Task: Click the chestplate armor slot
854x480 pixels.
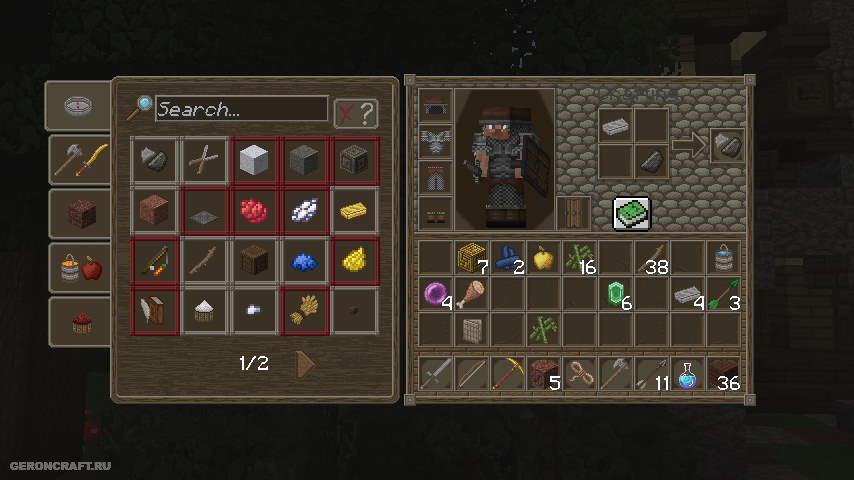Action: tap(436, 141)
